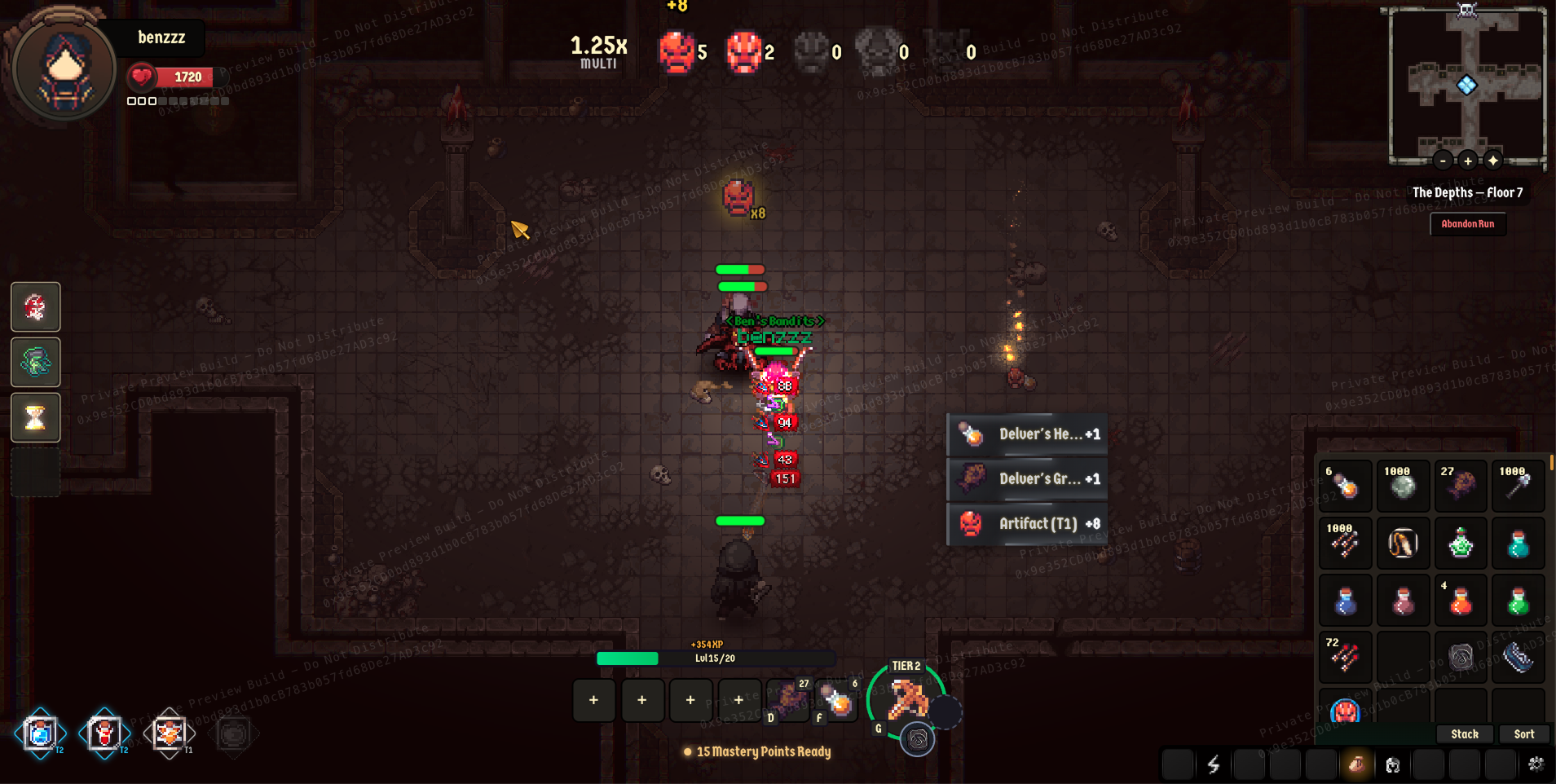1556x784 pixels.
Task: Open the dungeon minimap
Action: (x=1466, y=84)
